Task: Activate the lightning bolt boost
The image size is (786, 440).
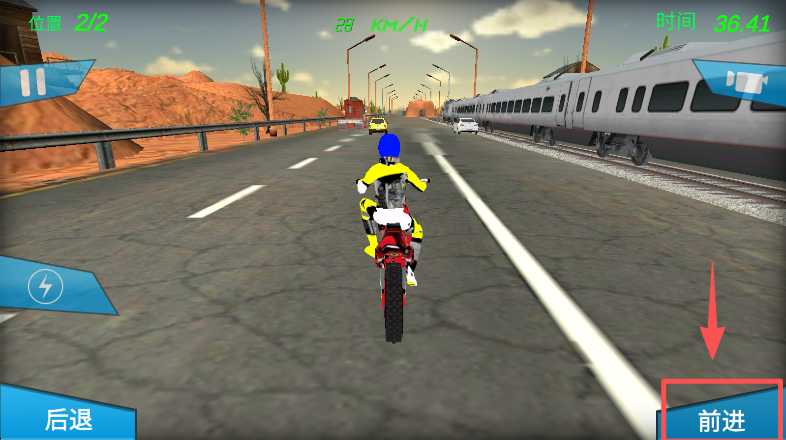Action: click(45, 288)
